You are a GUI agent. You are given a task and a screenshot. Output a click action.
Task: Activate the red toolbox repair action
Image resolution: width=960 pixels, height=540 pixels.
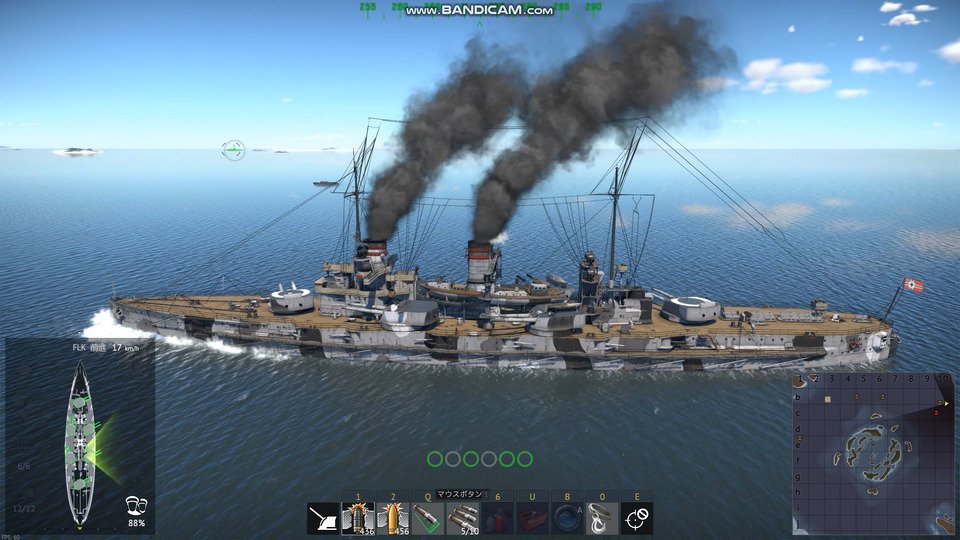(x=532, y=518)
